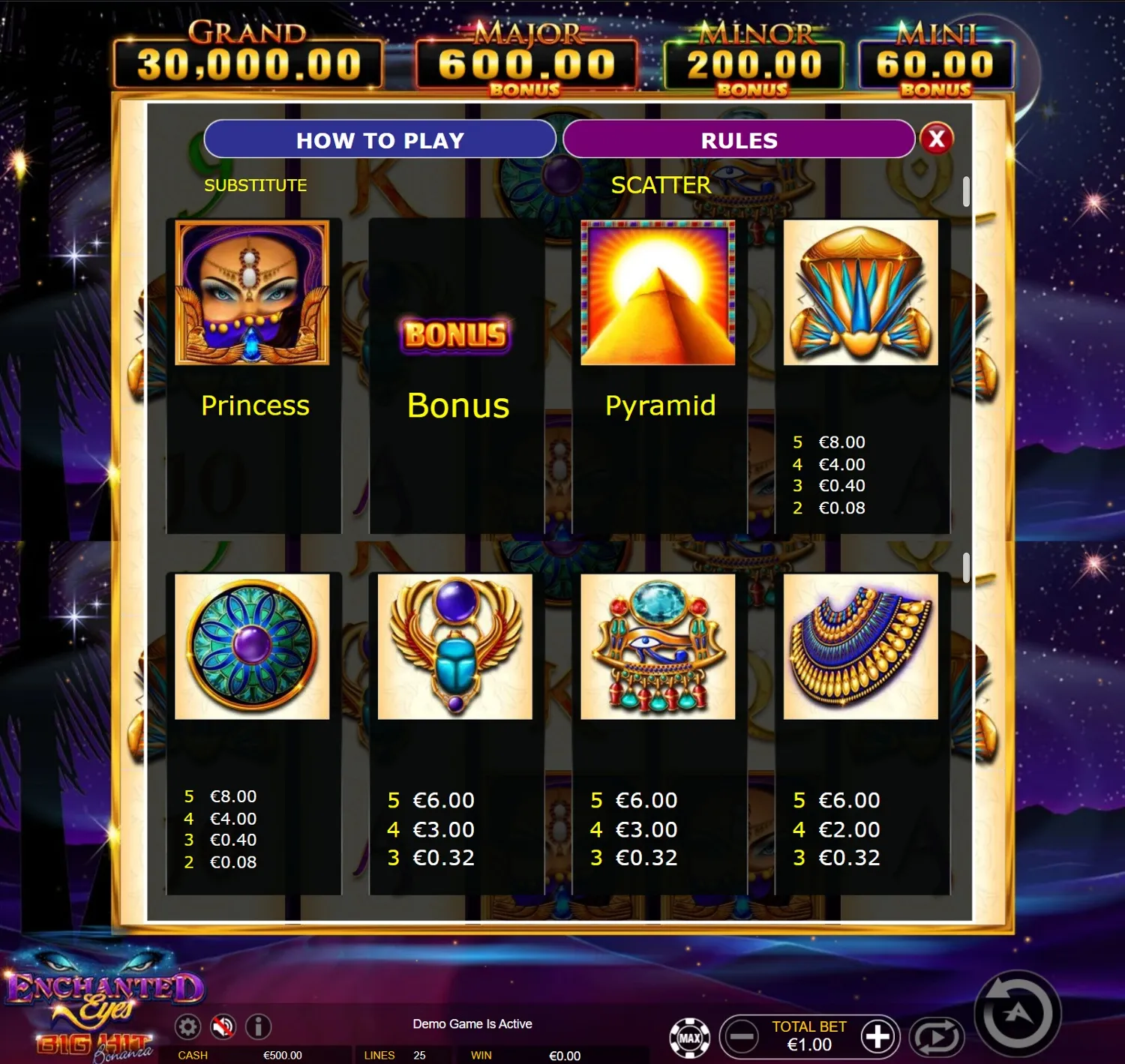Image resolution: width=1125 pixels, height=1064 pixels.
Task: Click the winged scarab symbol
Action: pyautogui.click(x=454, y=647)
